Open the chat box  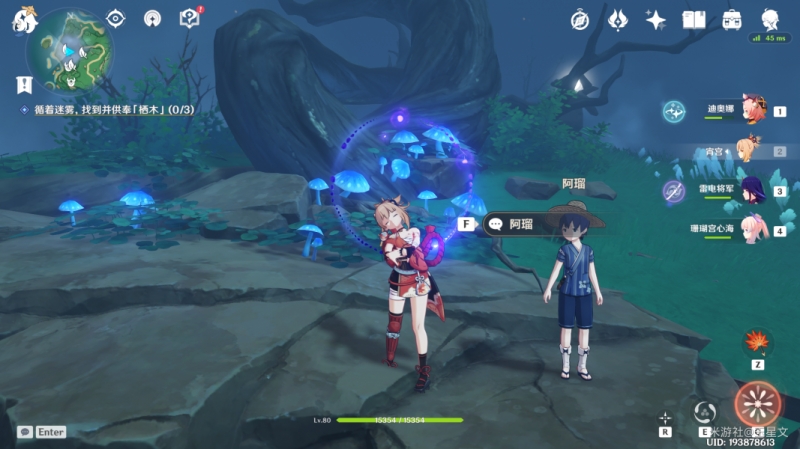coord(41,432)
